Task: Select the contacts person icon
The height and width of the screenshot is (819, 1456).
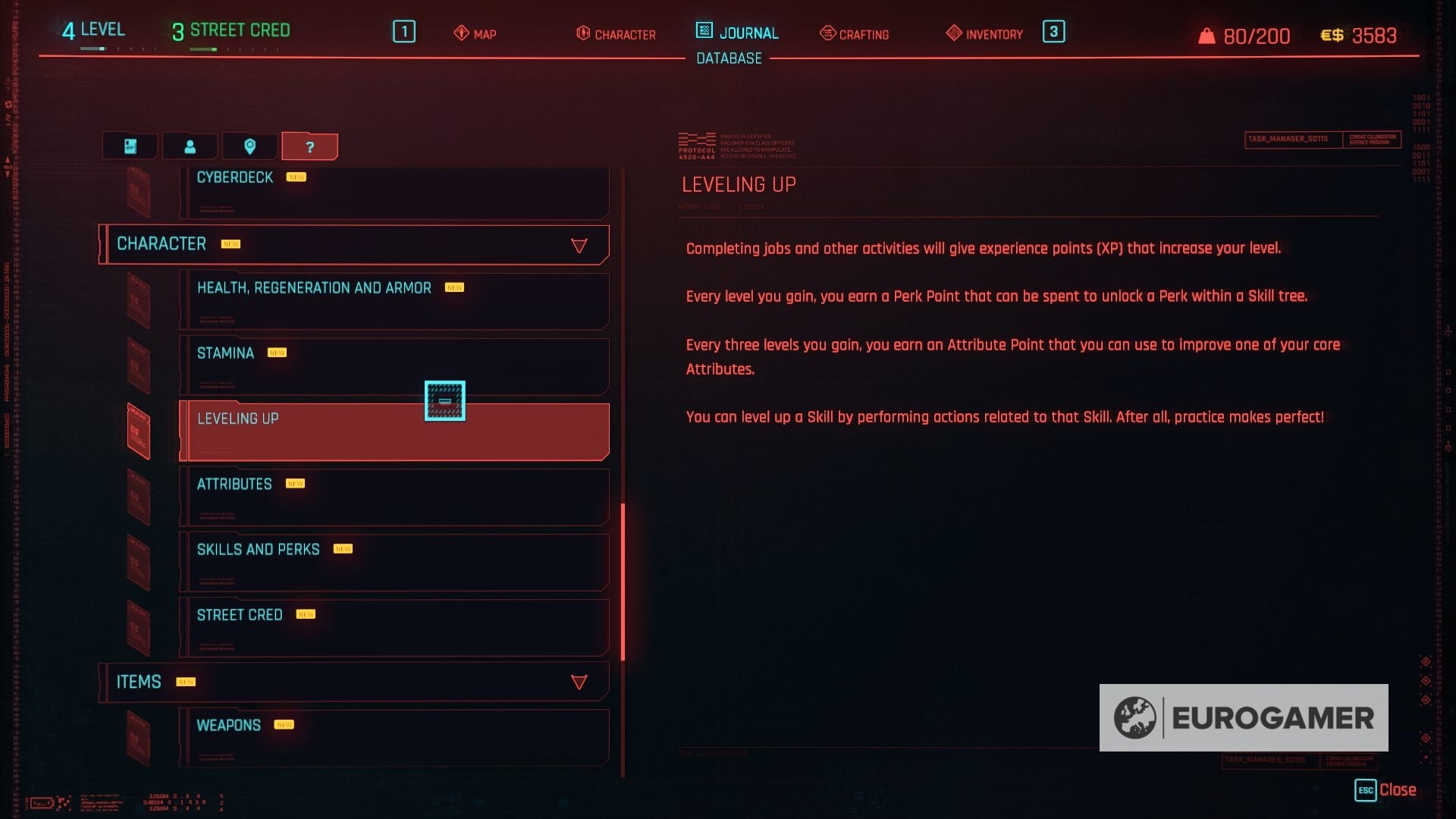Action: coord(190,146)
